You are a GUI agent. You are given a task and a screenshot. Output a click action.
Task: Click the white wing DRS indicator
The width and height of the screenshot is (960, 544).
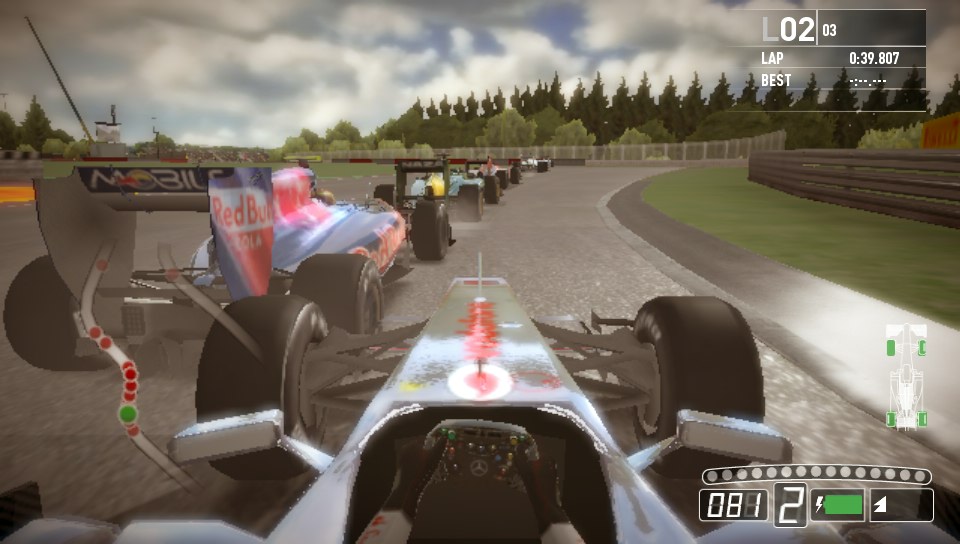[881, 505]
